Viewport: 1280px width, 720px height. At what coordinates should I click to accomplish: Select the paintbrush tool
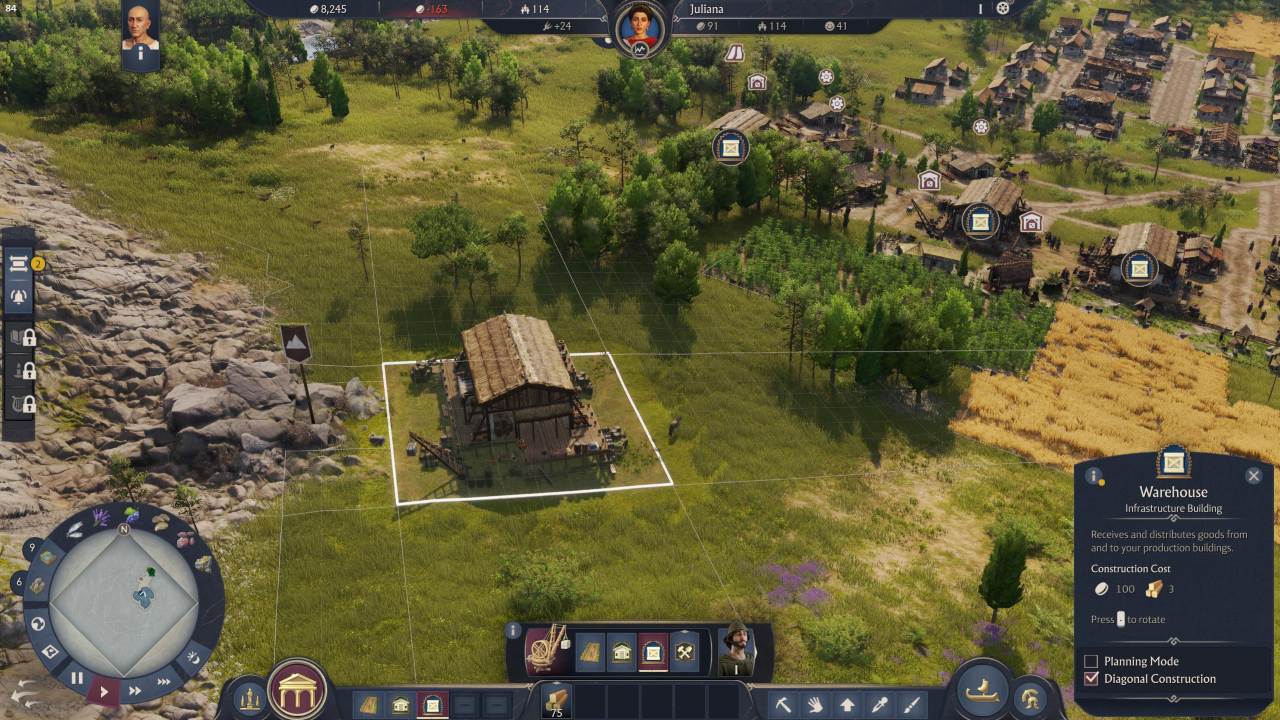pyautogui.click(x=911, y=704)
